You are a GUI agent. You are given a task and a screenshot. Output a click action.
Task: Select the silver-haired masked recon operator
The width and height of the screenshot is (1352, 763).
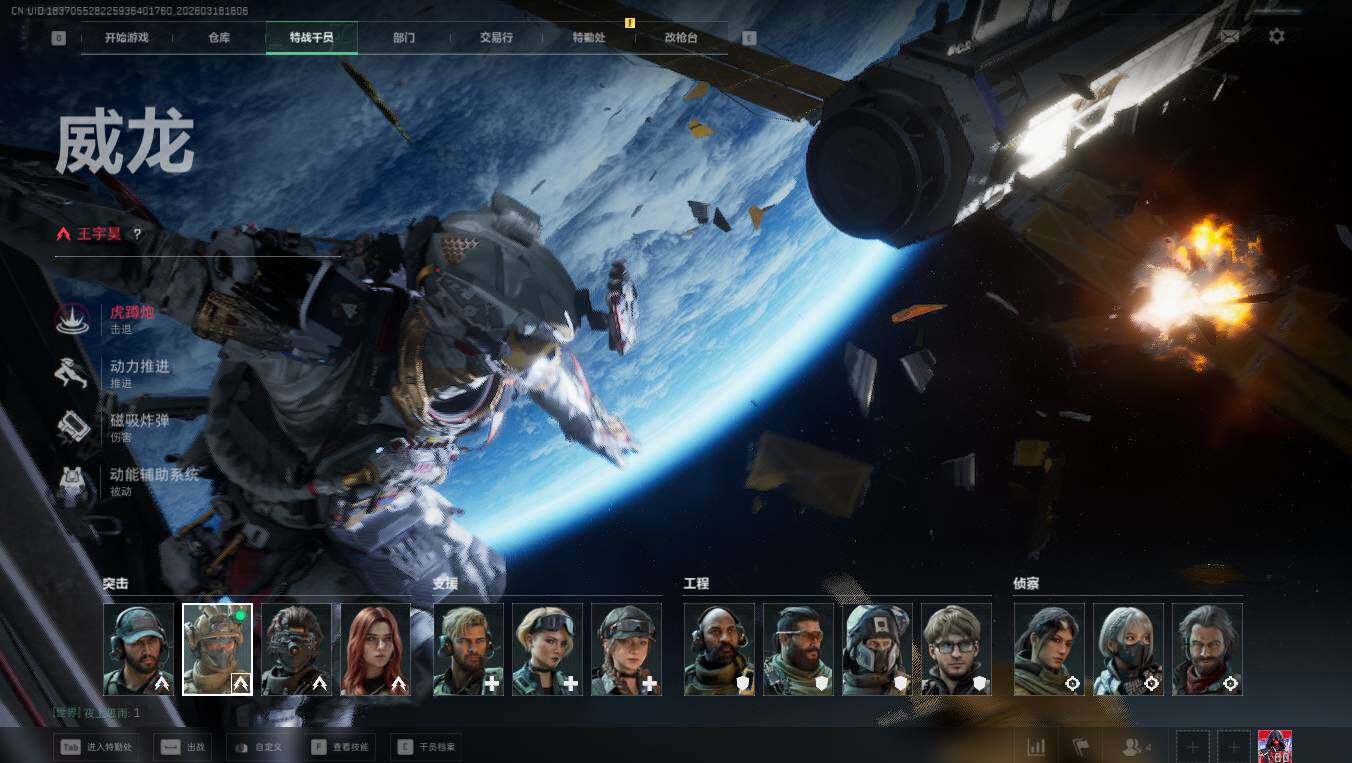click(1128, 649)
